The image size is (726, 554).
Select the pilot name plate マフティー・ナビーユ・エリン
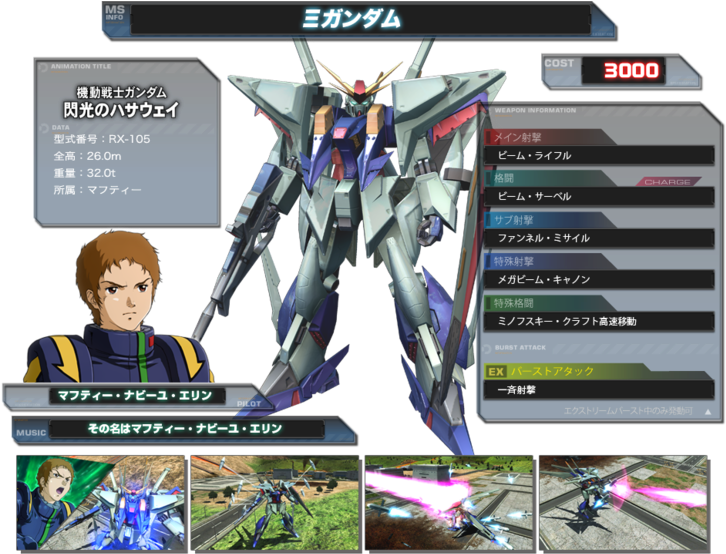click(138, 395)
